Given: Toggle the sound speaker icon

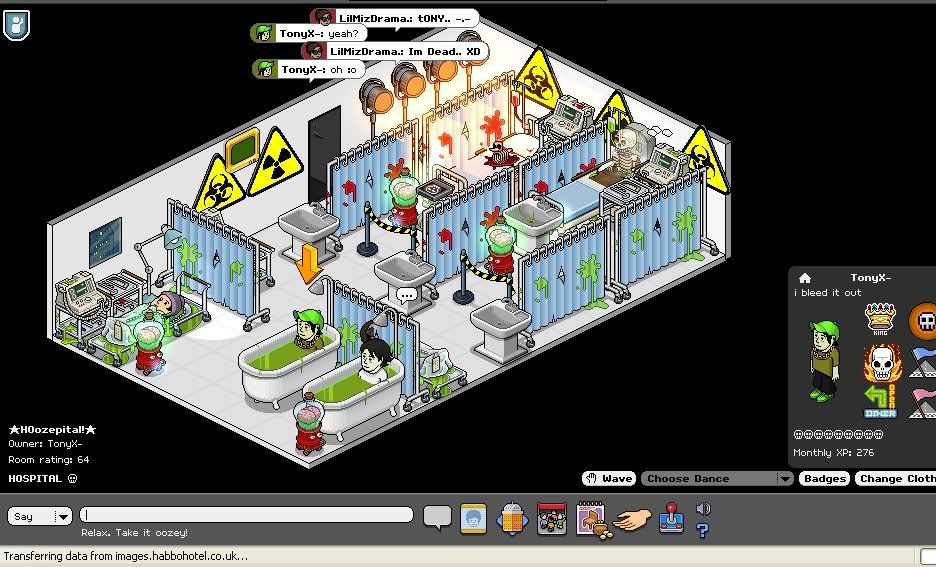Looking at the screenshot, I should (x=702, y=509).
